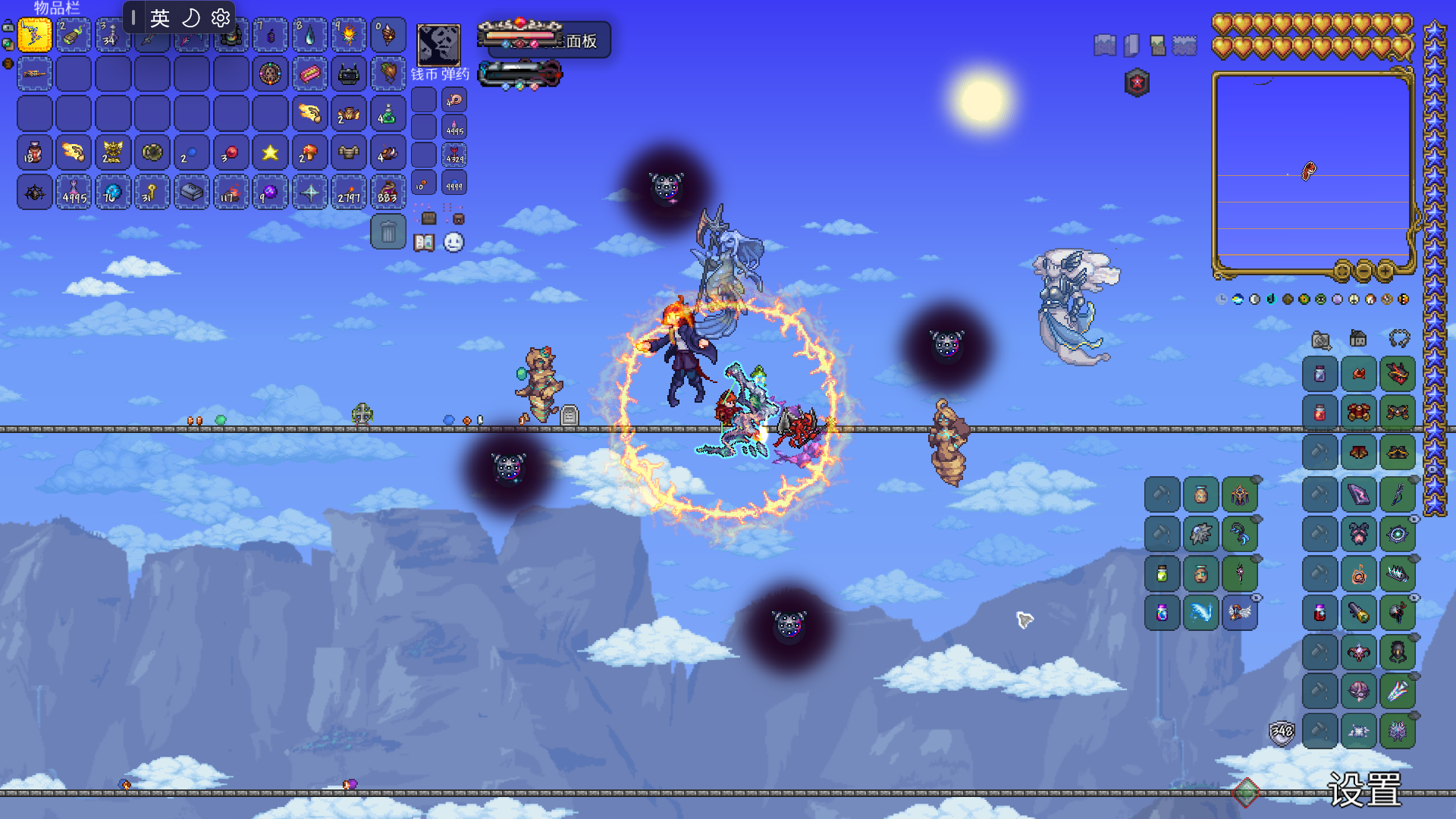Image resolution: width=1456 pixels, height=819 pixels.
Task: Open the housing menu house icon
Action: (1358, 338)
